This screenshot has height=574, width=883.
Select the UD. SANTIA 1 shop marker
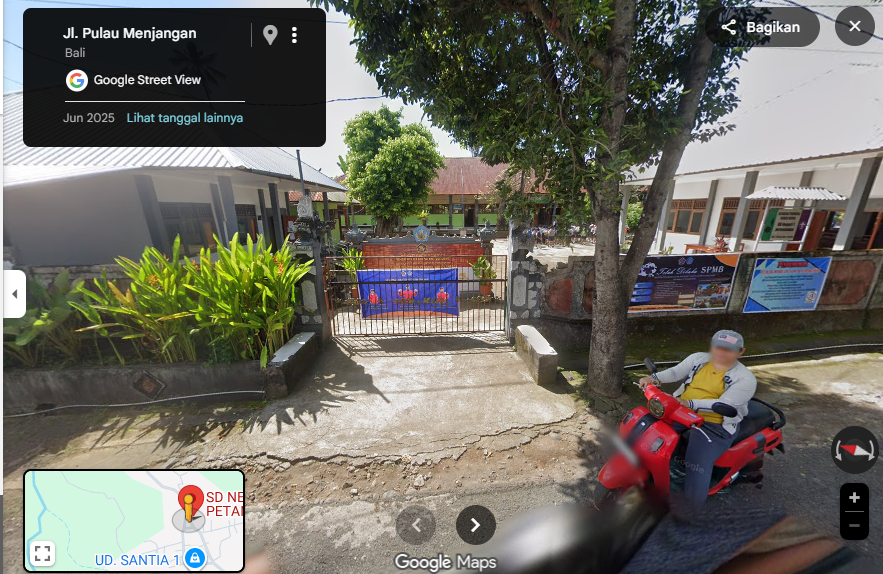[x=195, y=559]
